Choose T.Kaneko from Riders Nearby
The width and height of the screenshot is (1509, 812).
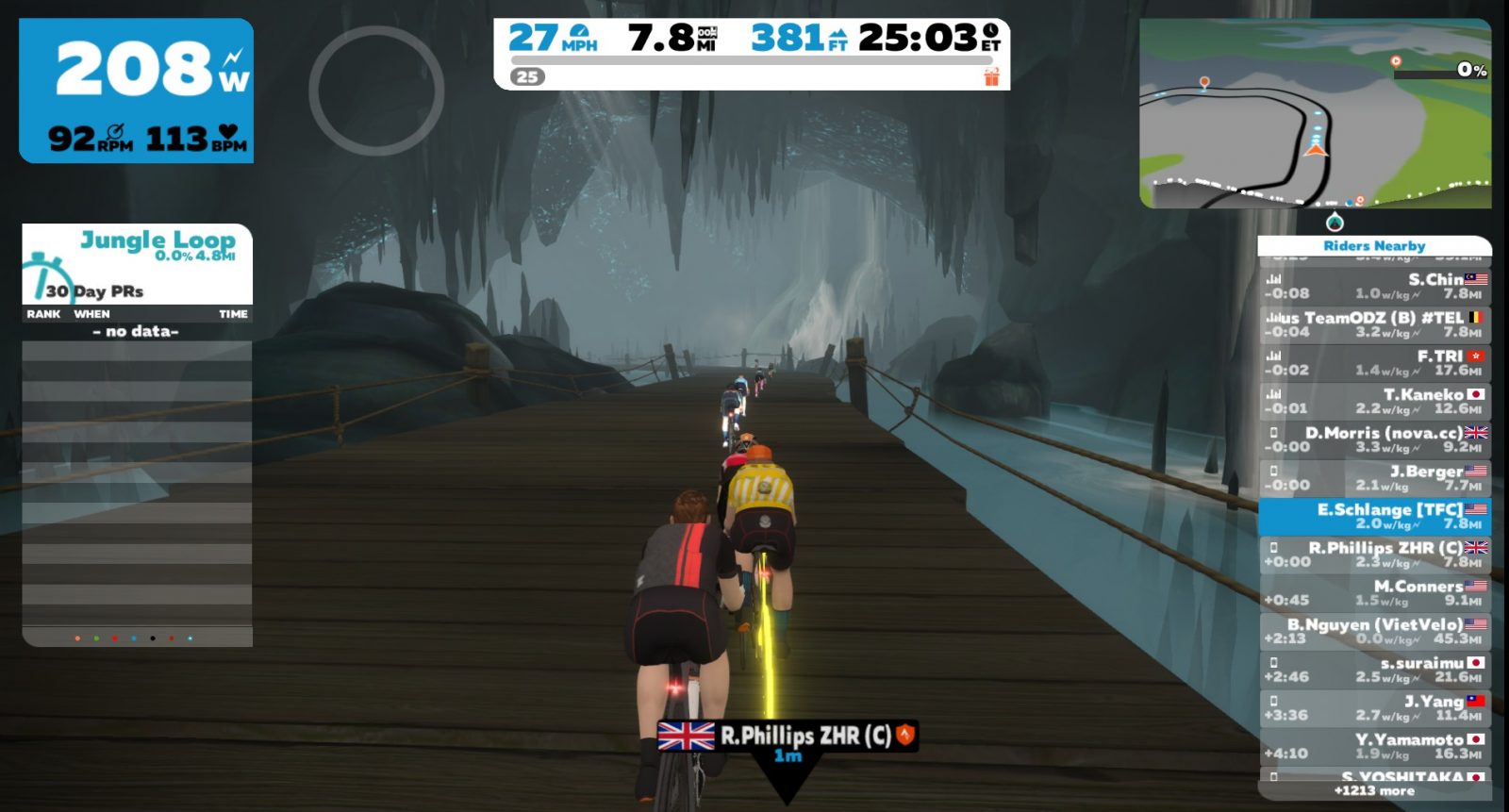[1374, 402]
